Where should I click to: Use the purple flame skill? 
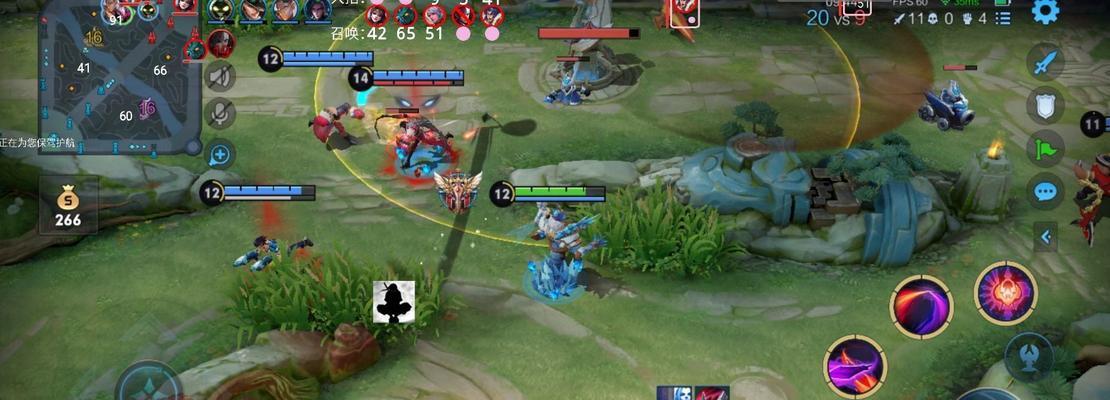855,365
